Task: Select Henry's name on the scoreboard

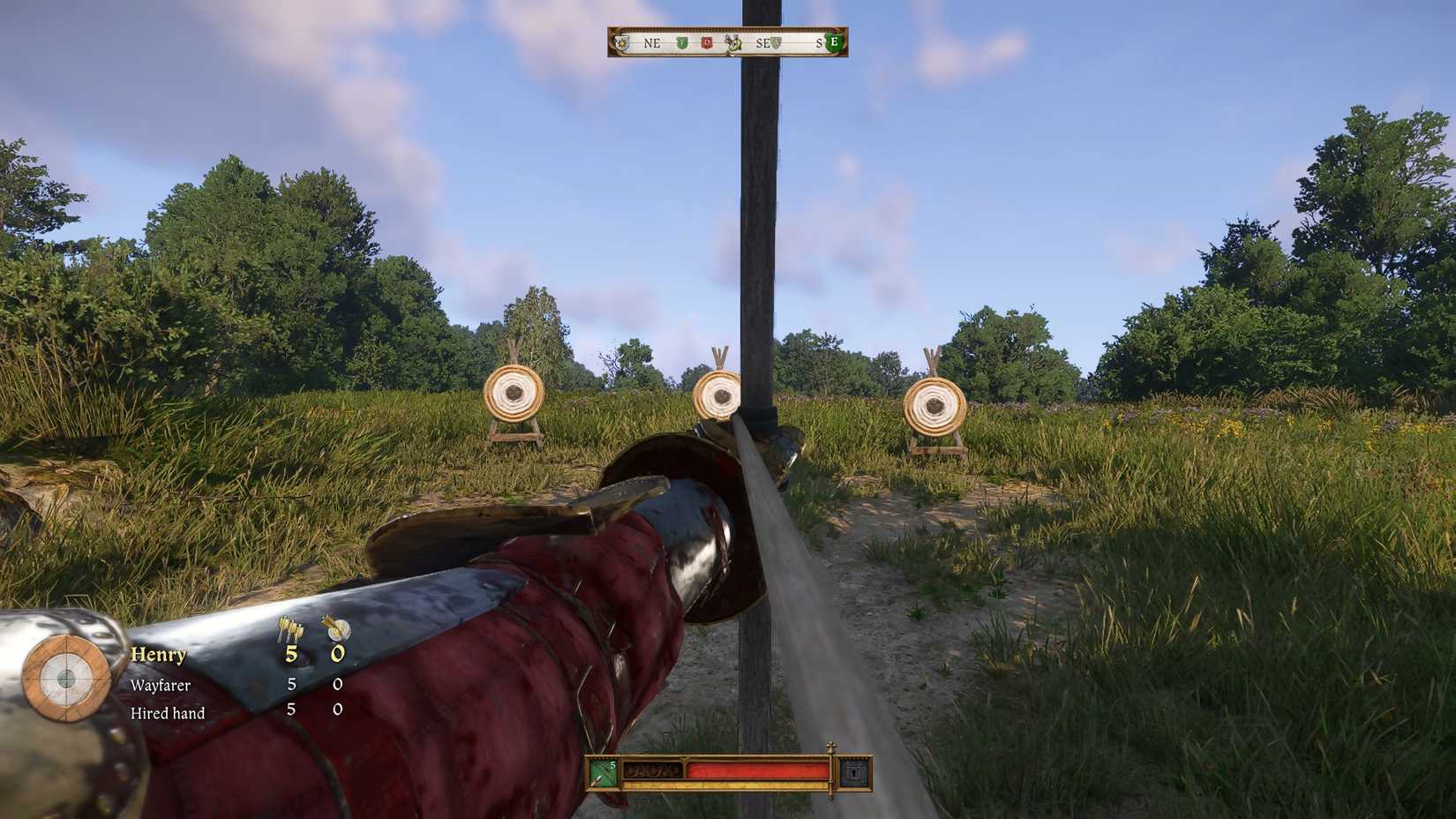Action: point(157,656)
